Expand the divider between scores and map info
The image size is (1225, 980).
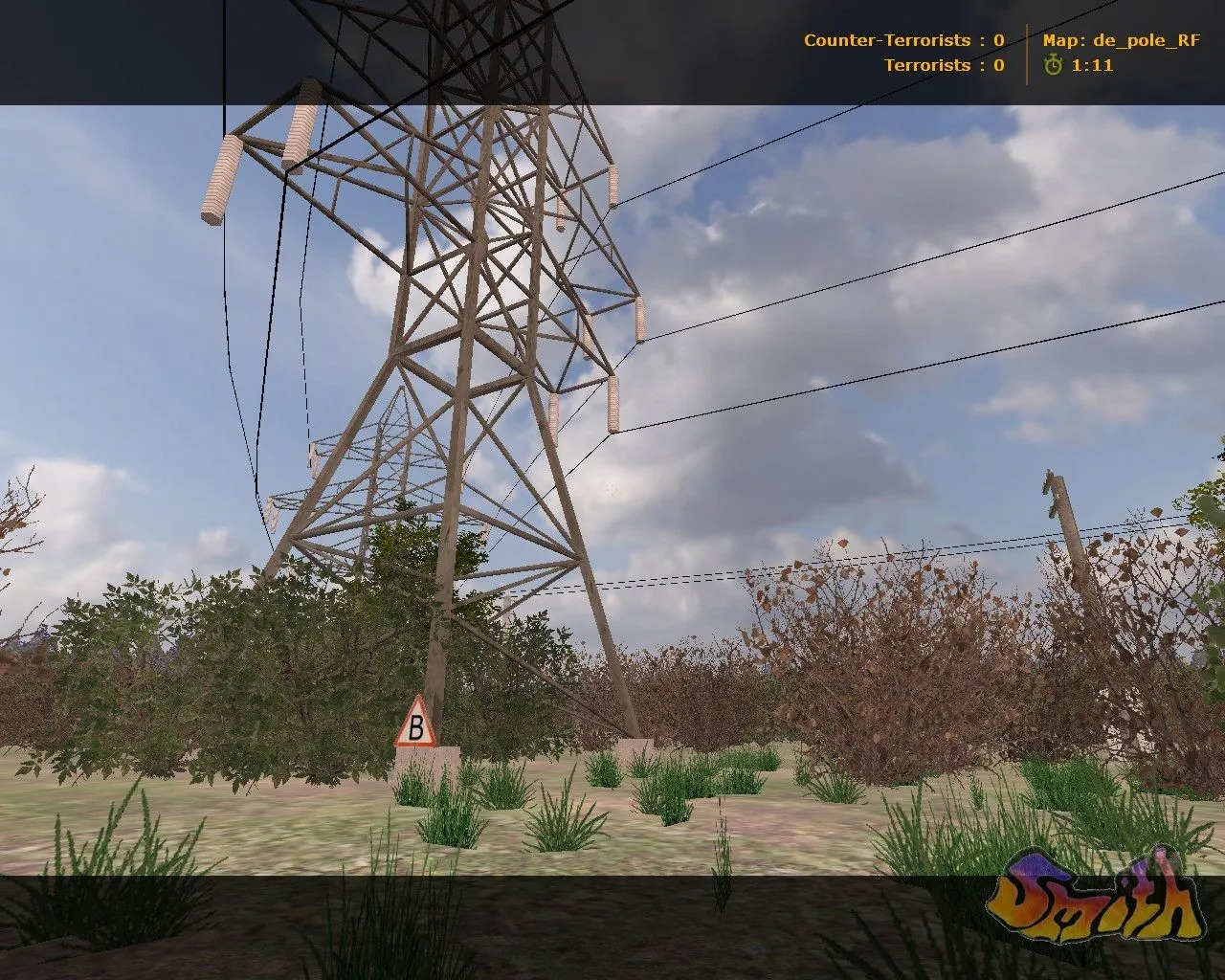(x=1026, y=53)
